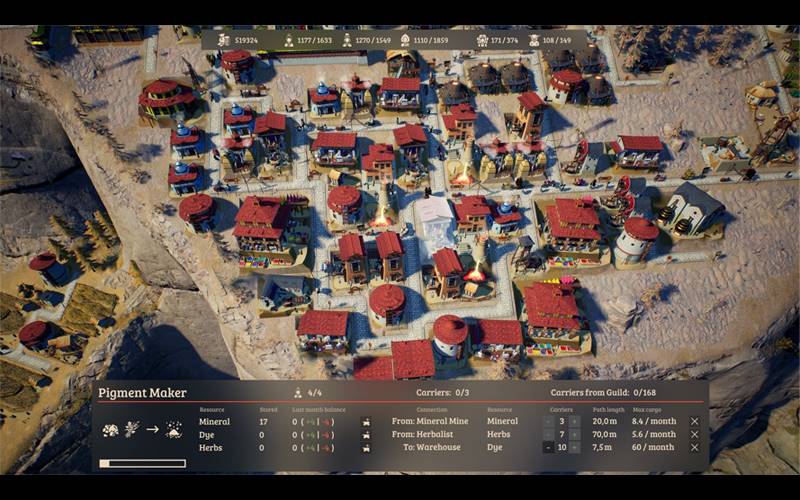Remove the Mineral Mine connection
The height and width of the screenshot is (500, 800).
click(x=695, y=422)
